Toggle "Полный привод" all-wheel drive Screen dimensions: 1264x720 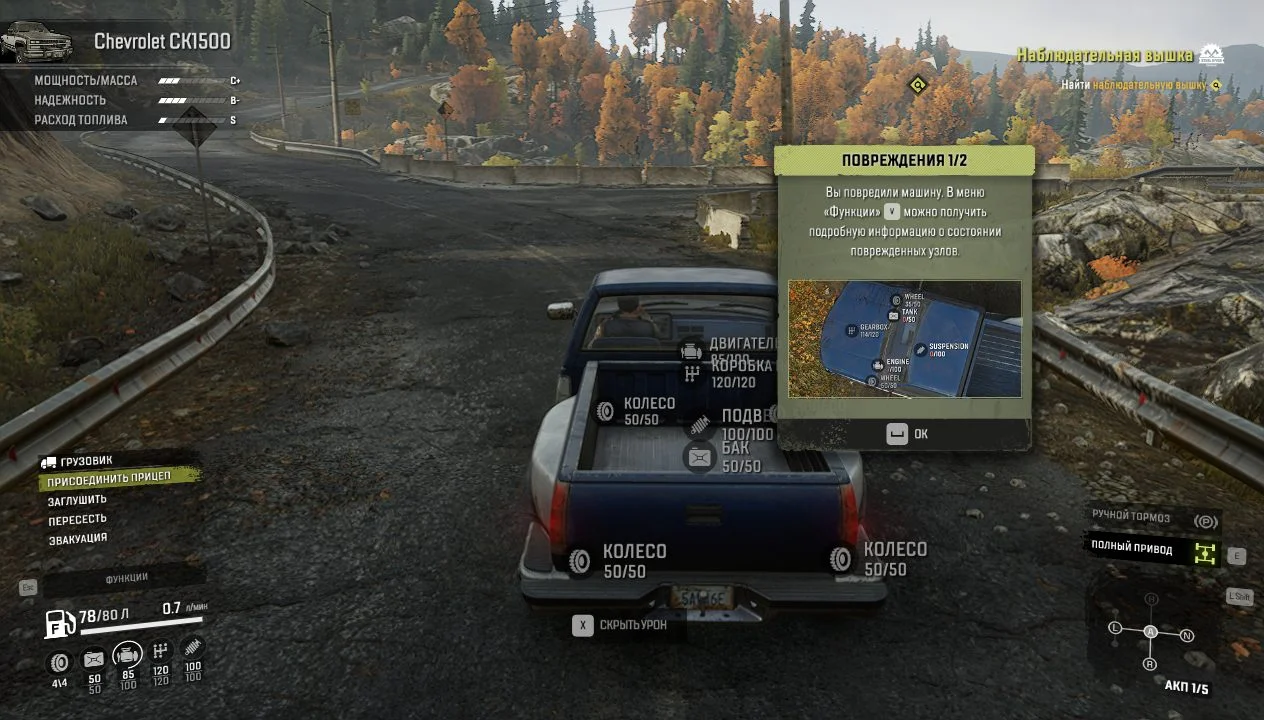tap(1152, 548)
